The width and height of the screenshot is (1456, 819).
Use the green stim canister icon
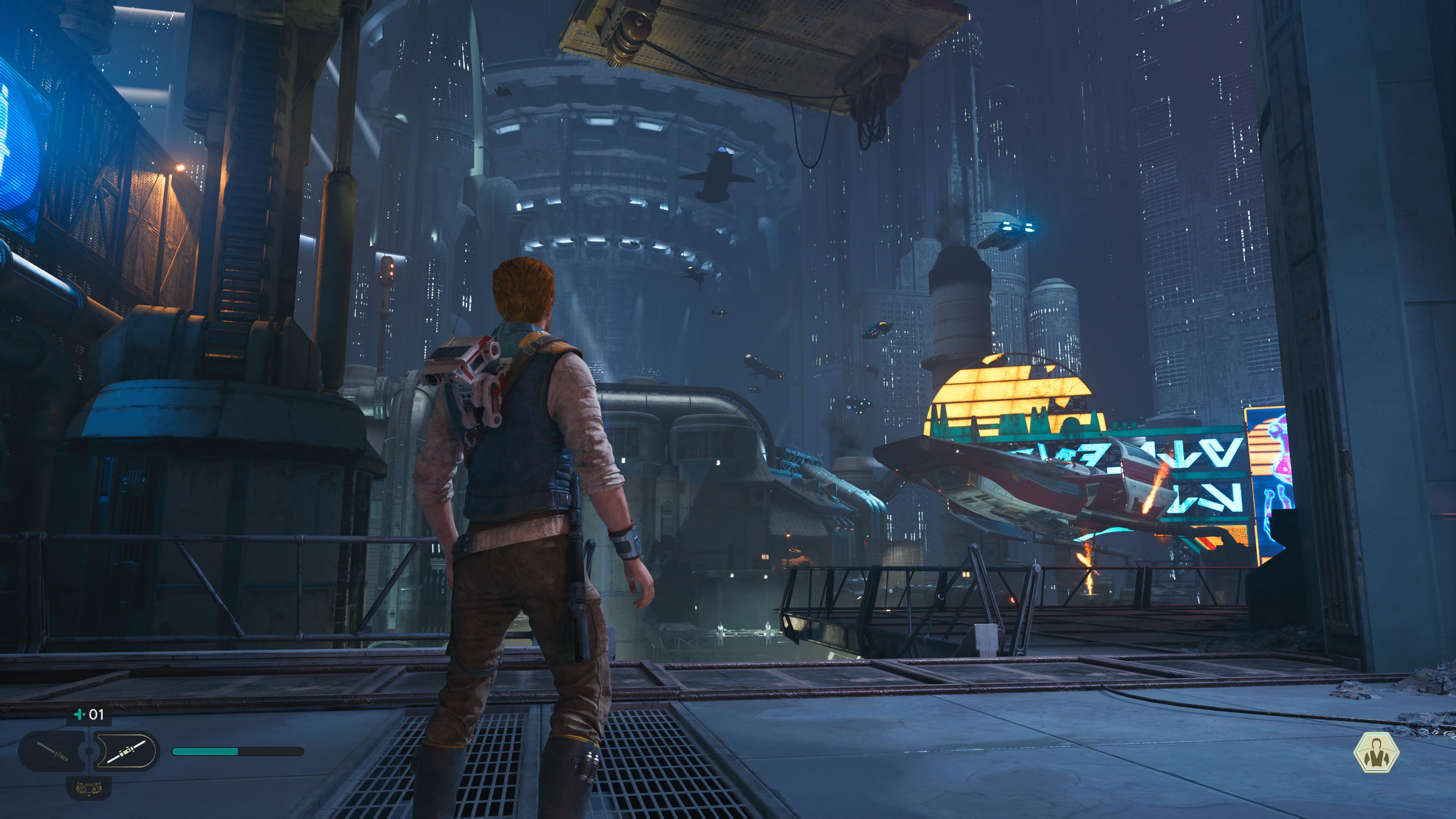(79, 714)
